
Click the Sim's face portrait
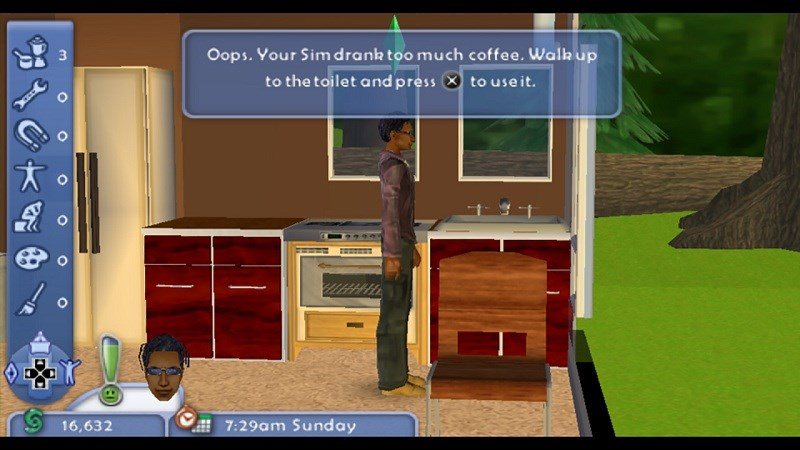coord(162,367)
